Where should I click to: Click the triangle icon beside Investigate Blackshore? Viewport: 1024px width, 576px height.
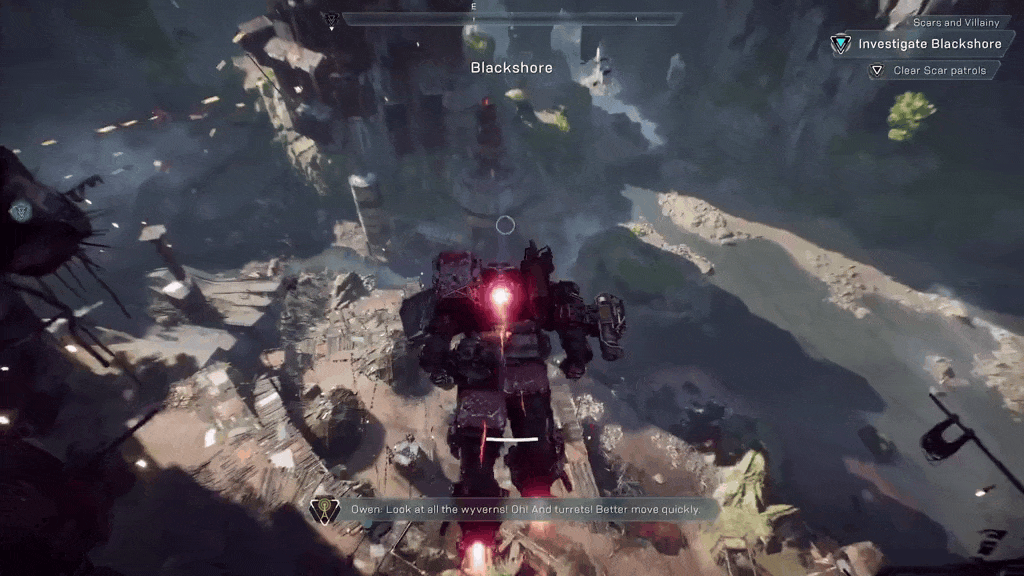(841, 44)
